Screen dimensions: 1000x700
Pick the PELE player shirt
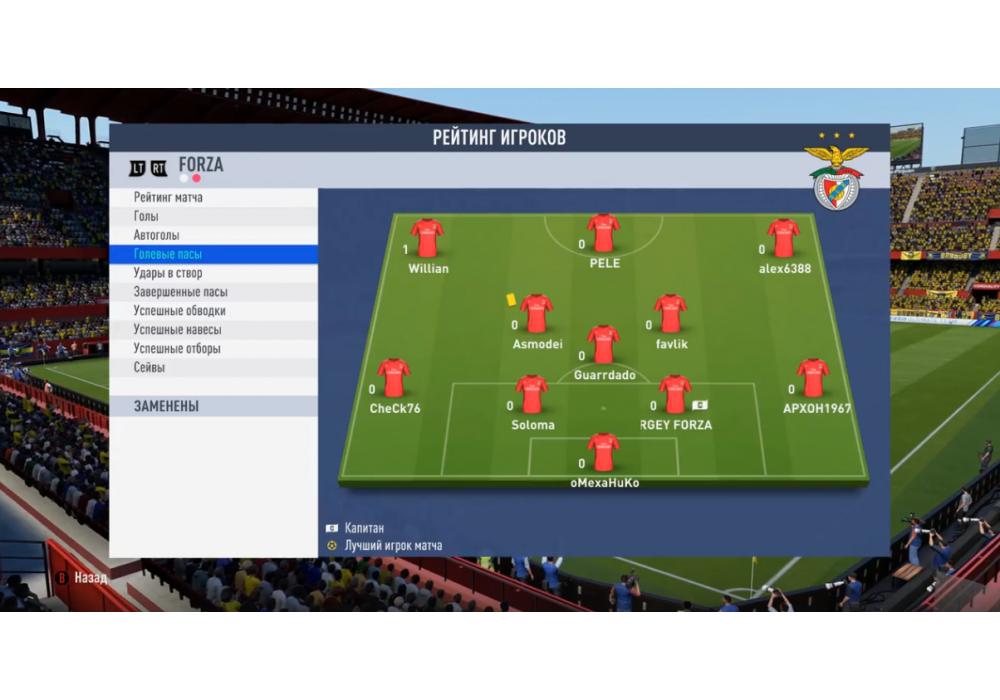click(x=603, y=233)
